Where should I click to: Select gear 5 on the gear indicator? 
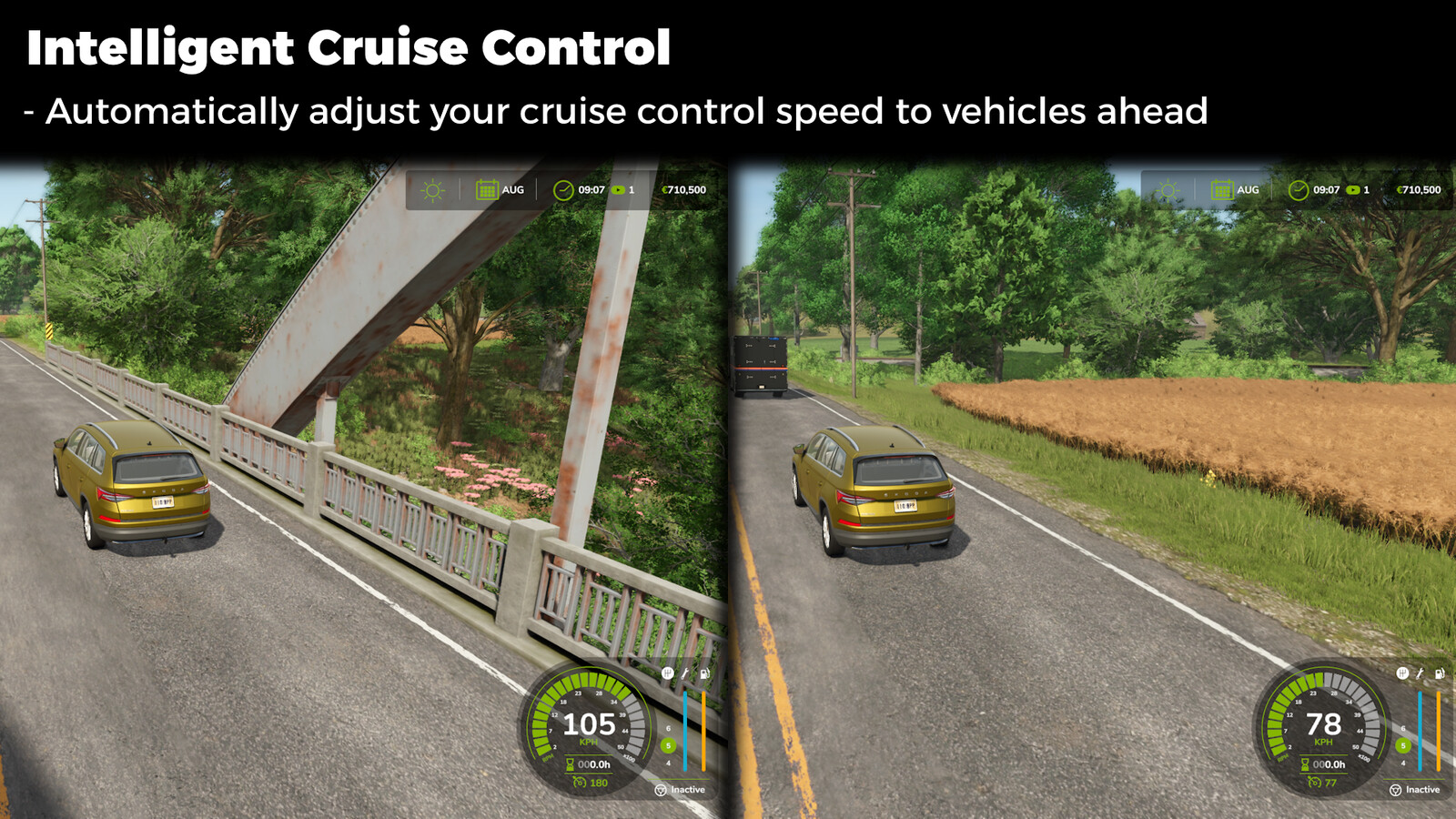tap(669, 743)
